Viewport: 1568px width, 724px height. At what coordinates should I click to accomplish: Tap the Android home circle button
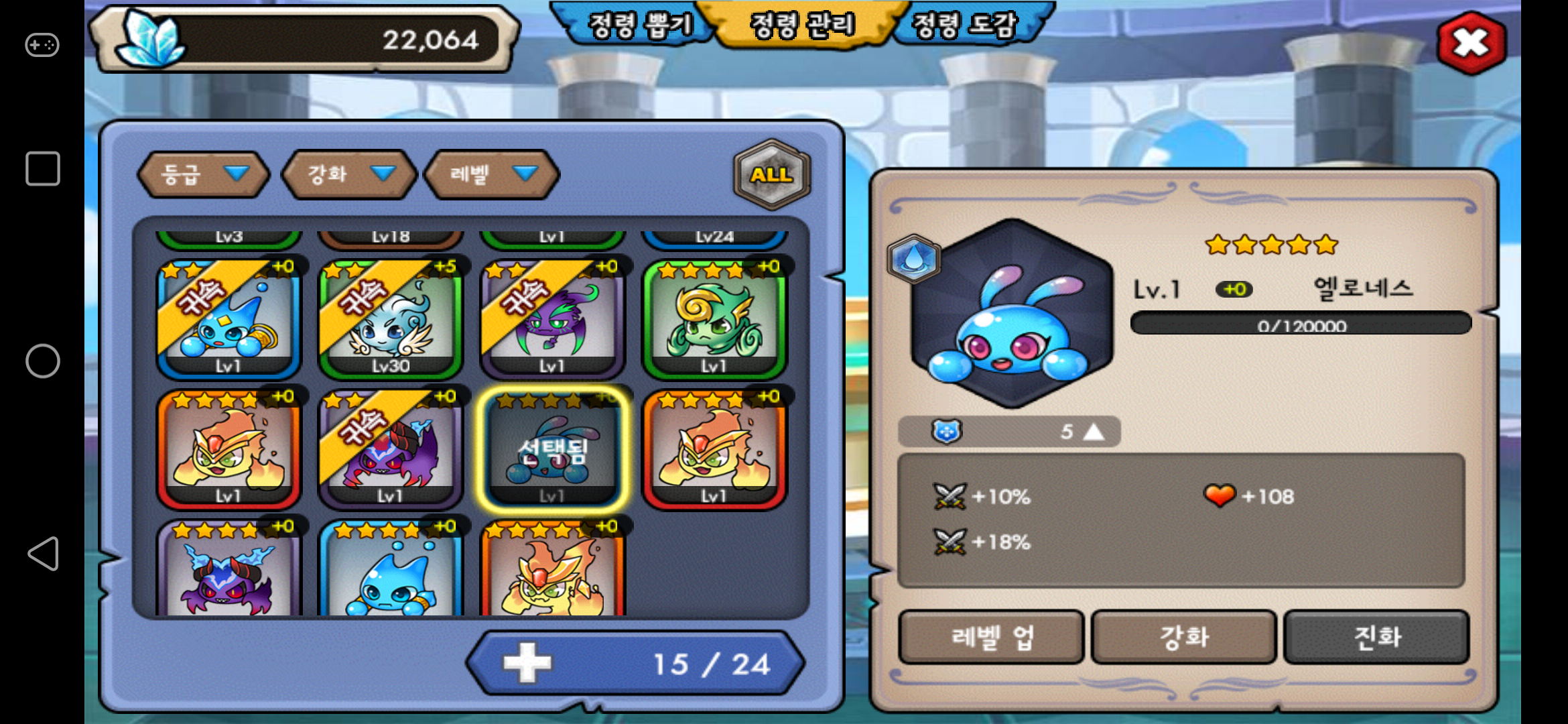(x=43, y=361)
